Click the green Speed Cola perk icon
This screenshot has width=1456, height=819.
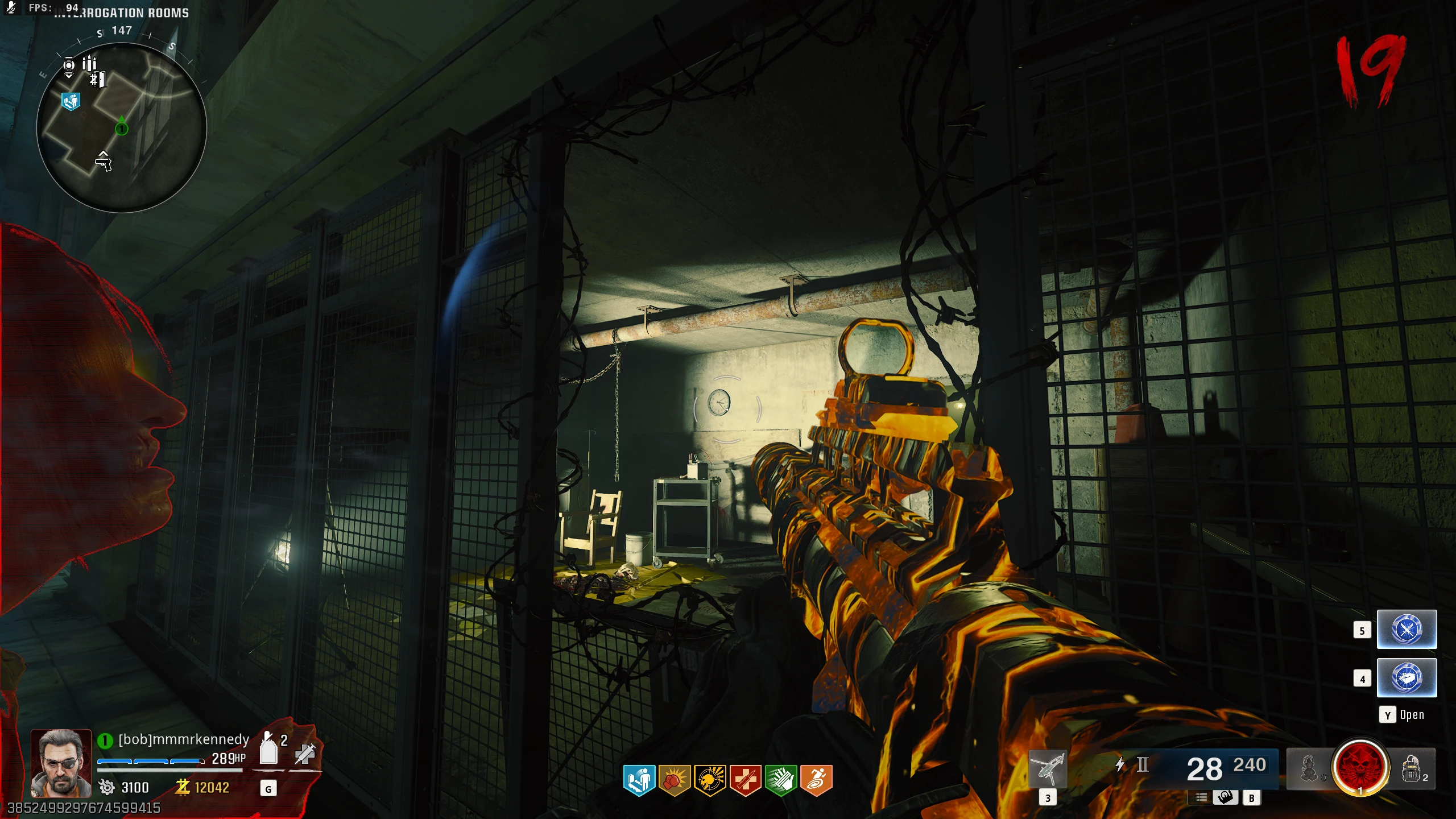click(781, 779)
